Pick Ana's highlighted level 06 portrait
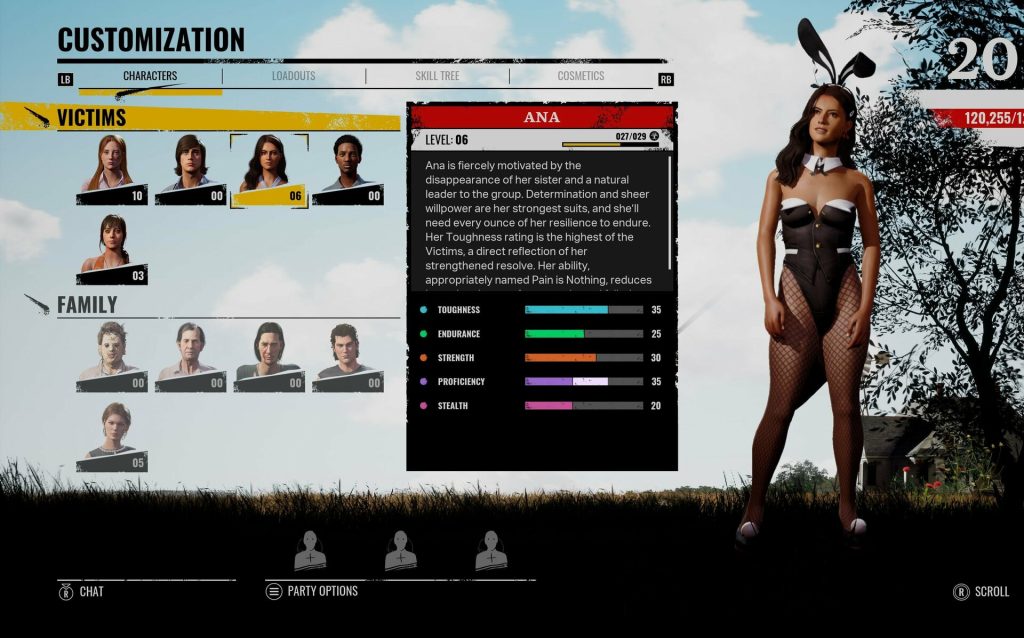The width and height of the screenshot is (1024, 638). point(268,169)
